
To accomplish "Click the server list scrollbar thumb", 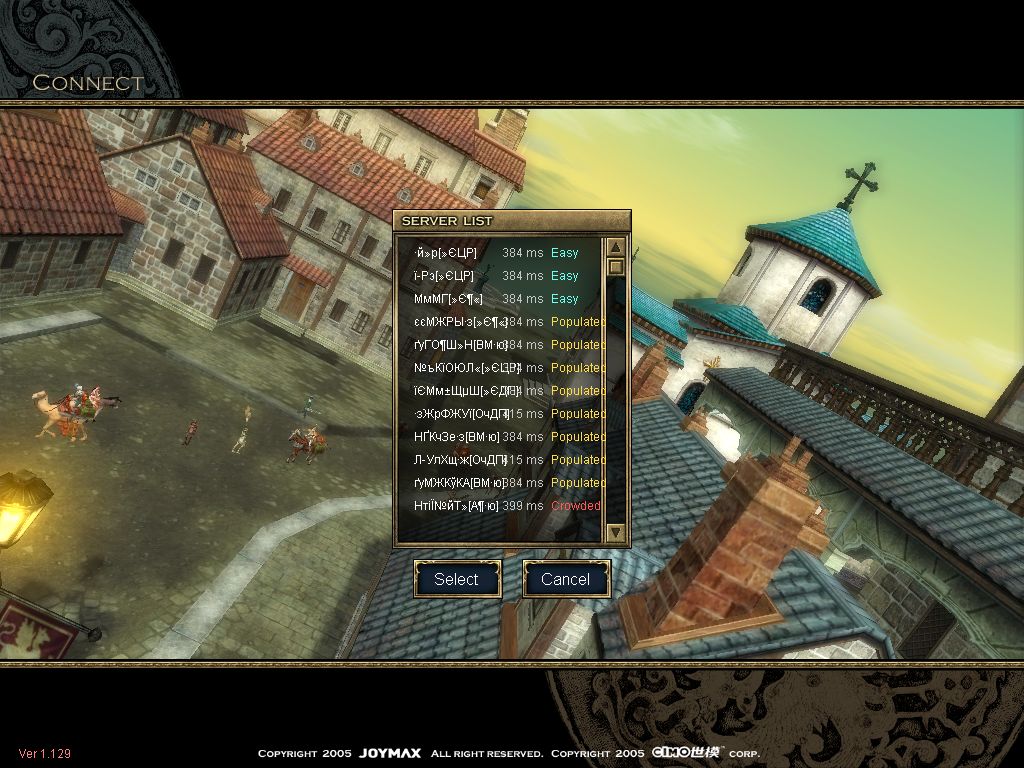I will click(x=616, y=267).
